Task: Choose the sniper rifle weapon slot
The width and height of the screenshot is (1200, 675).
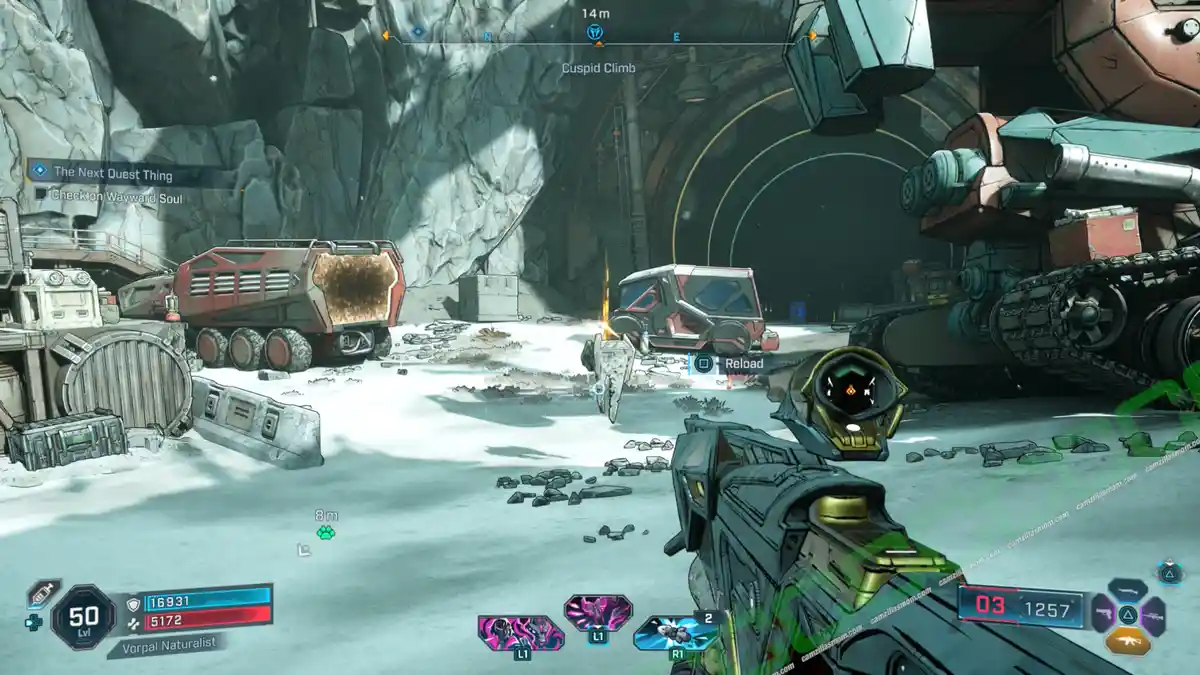Action: (1153, 615)
